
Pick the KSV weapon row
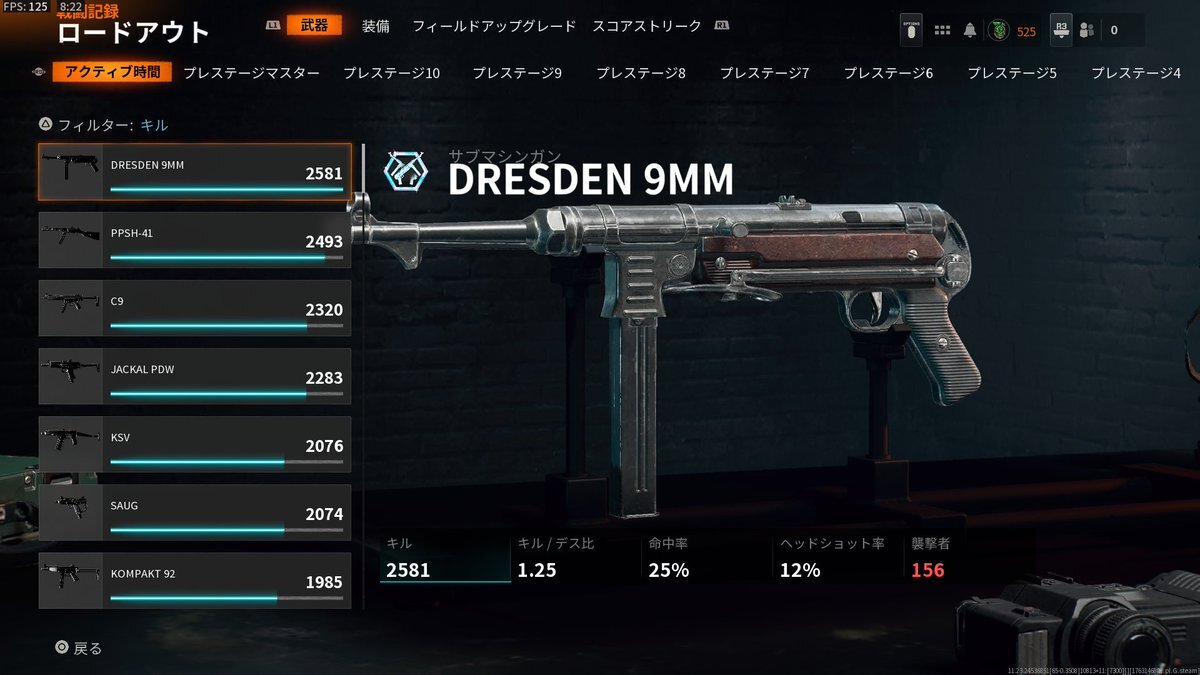tap(195, 444)
